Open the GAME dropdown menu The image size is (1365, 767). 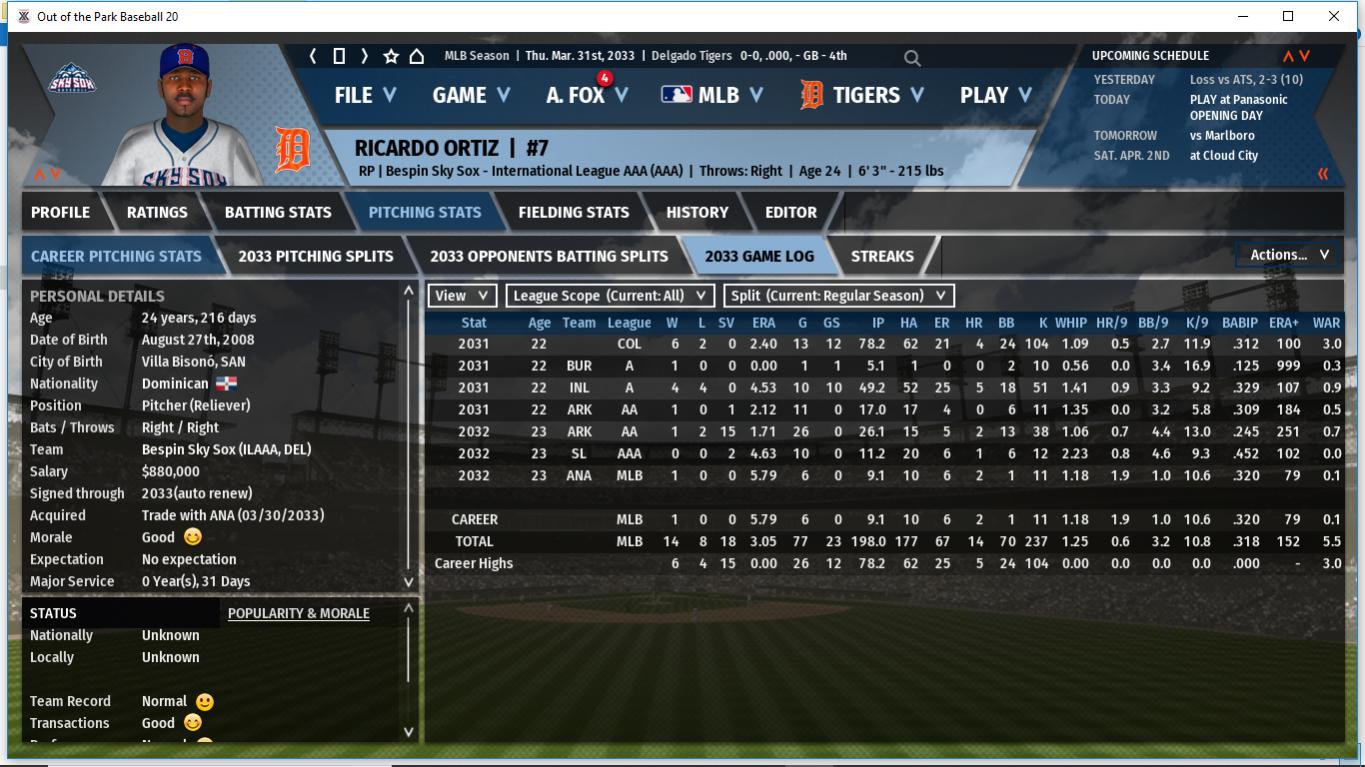pos(470,95)
